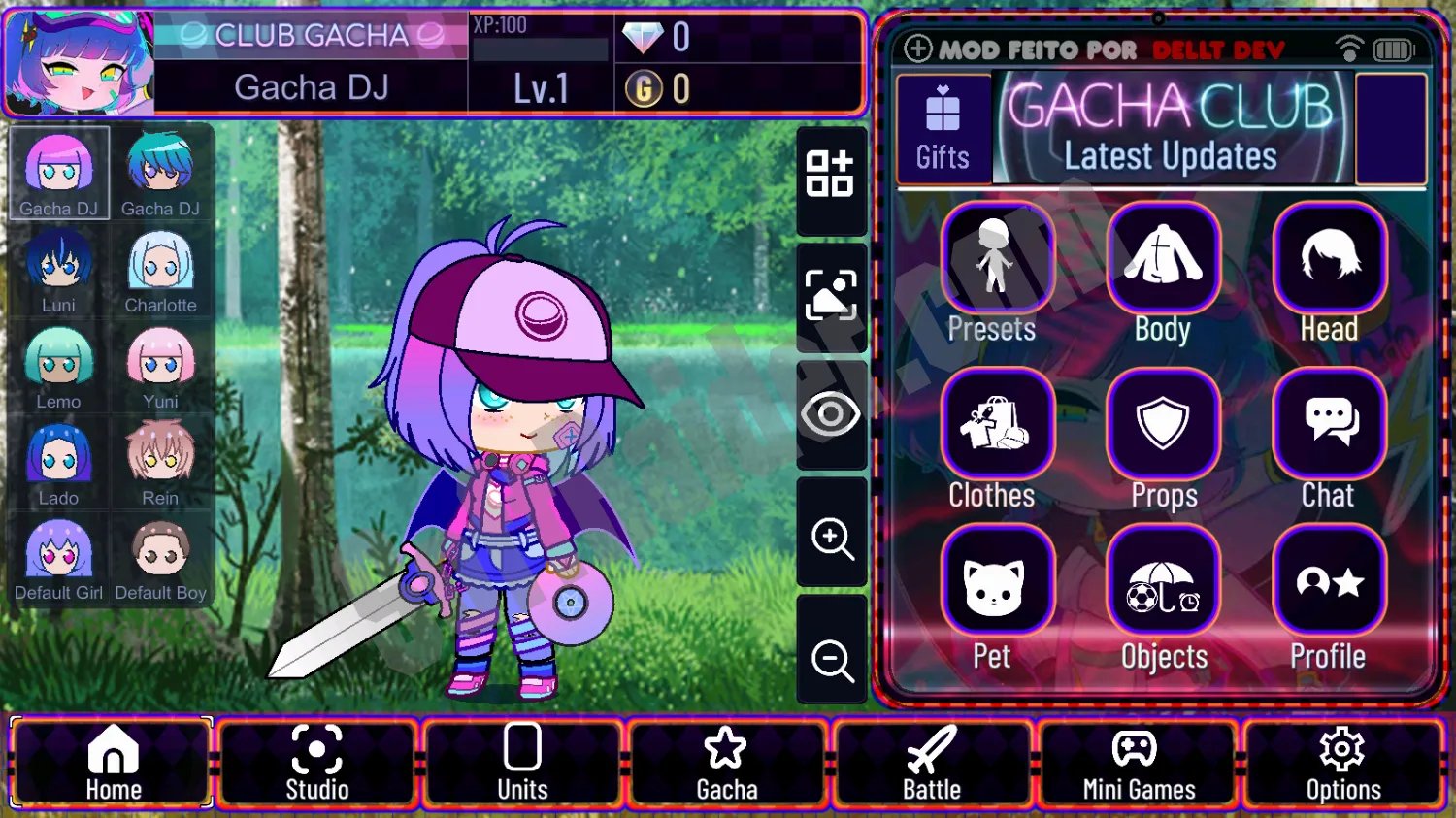Viewport: 1456px width, 818px height.
Task: Toggle interface visibility with the eye icon
Action: (x=831, y=414)
